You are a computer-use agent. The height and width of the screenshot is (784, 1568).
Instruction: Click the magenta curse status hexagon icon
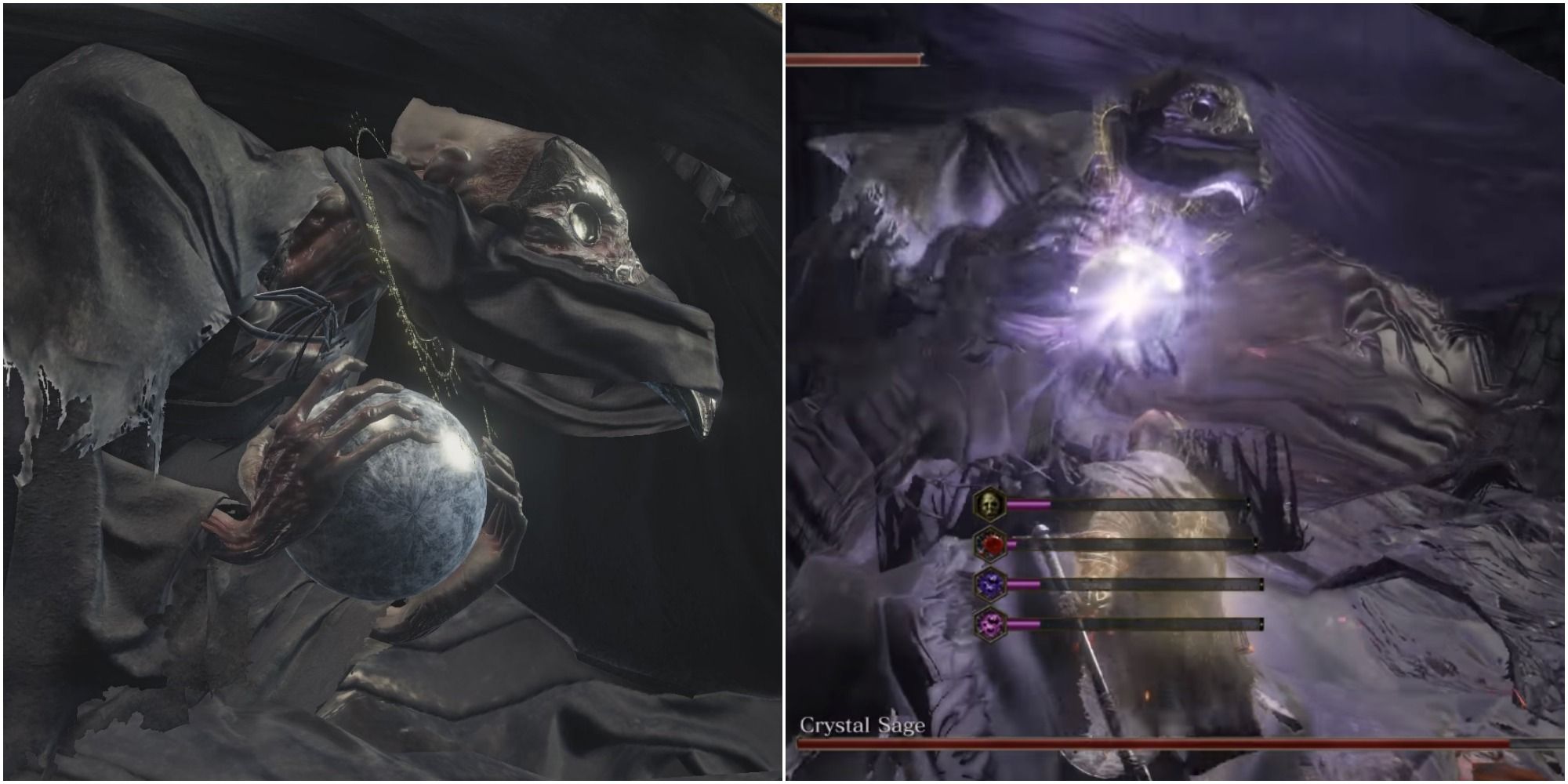tap(989, 624)
